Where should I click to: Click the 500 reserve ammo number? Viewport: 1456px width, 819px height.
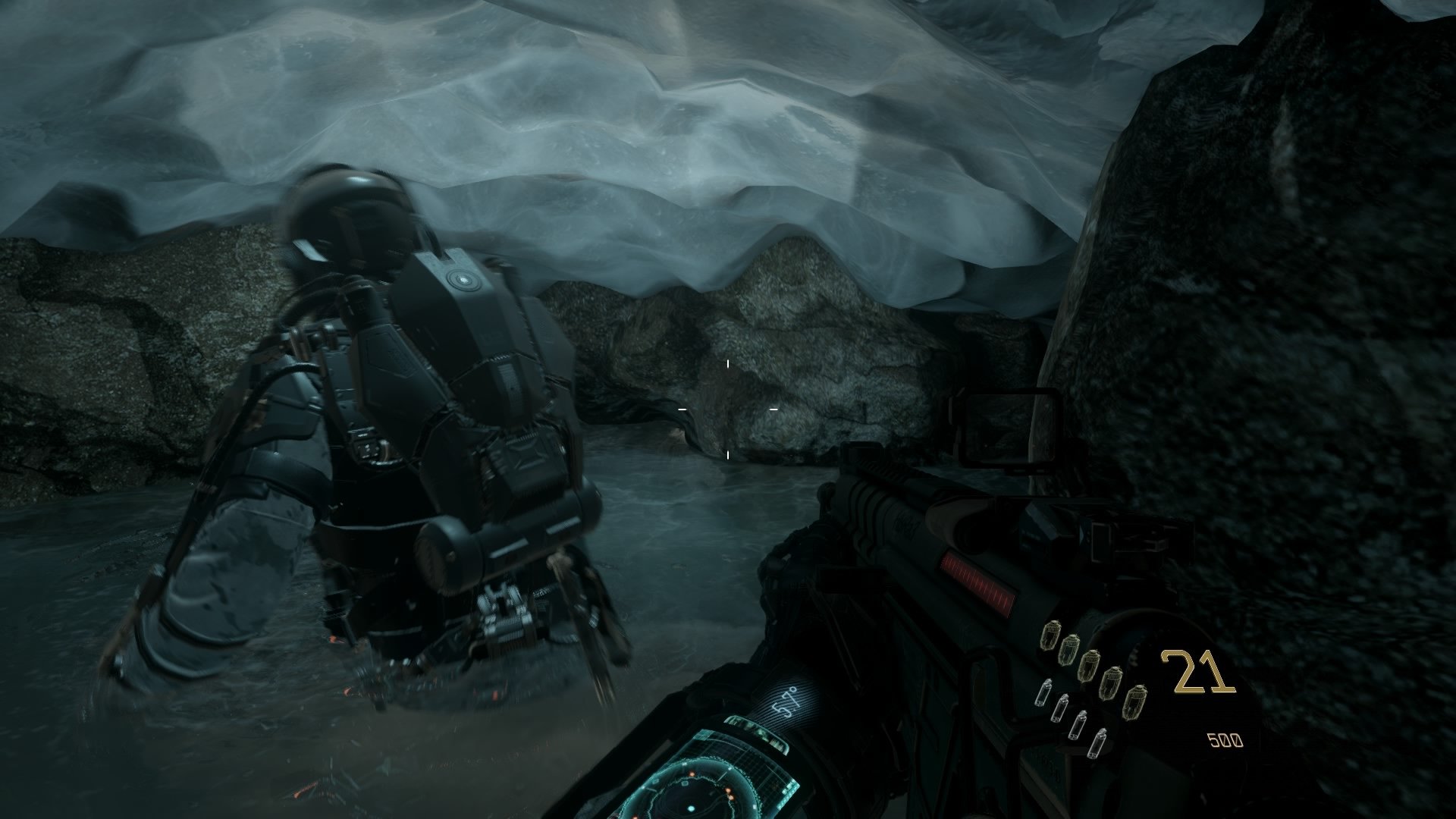point(1224,741)
